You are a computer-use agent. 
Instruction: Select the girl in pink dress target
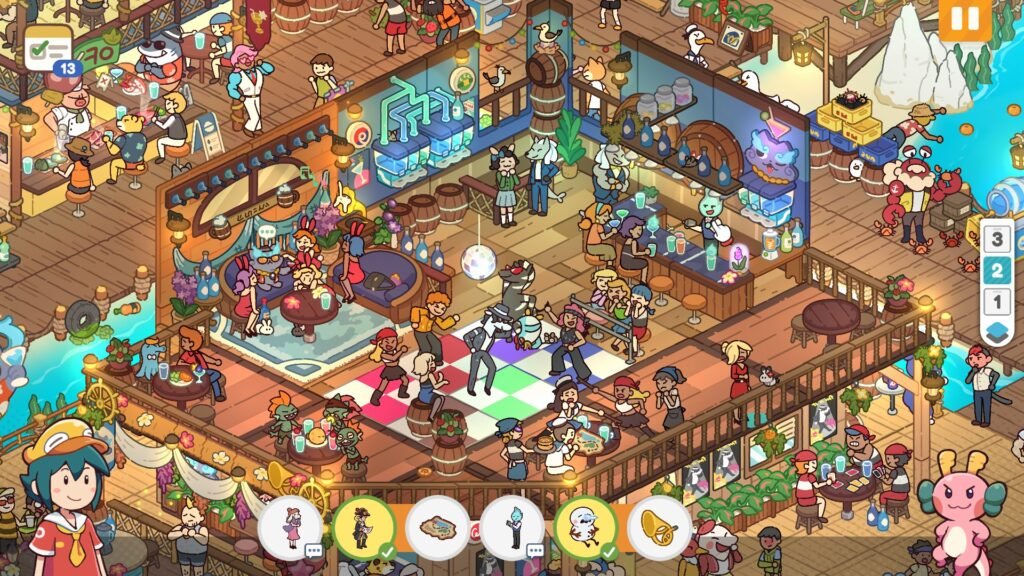click(x=291, y=527)
